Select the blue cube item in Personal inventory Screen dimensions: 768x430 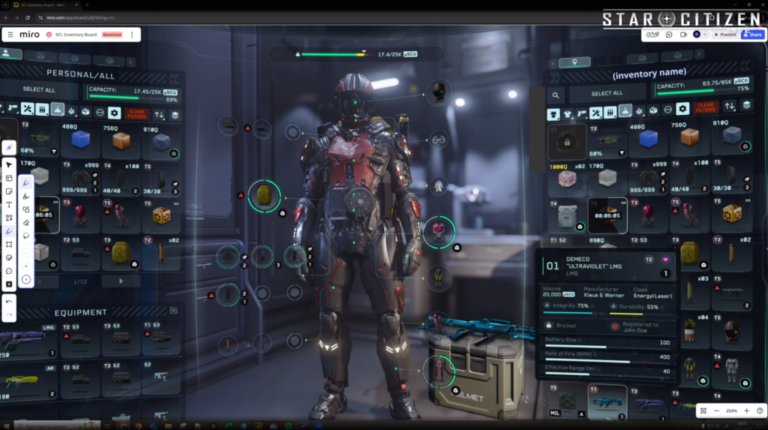pyautogui.click(x=80, y=140)
